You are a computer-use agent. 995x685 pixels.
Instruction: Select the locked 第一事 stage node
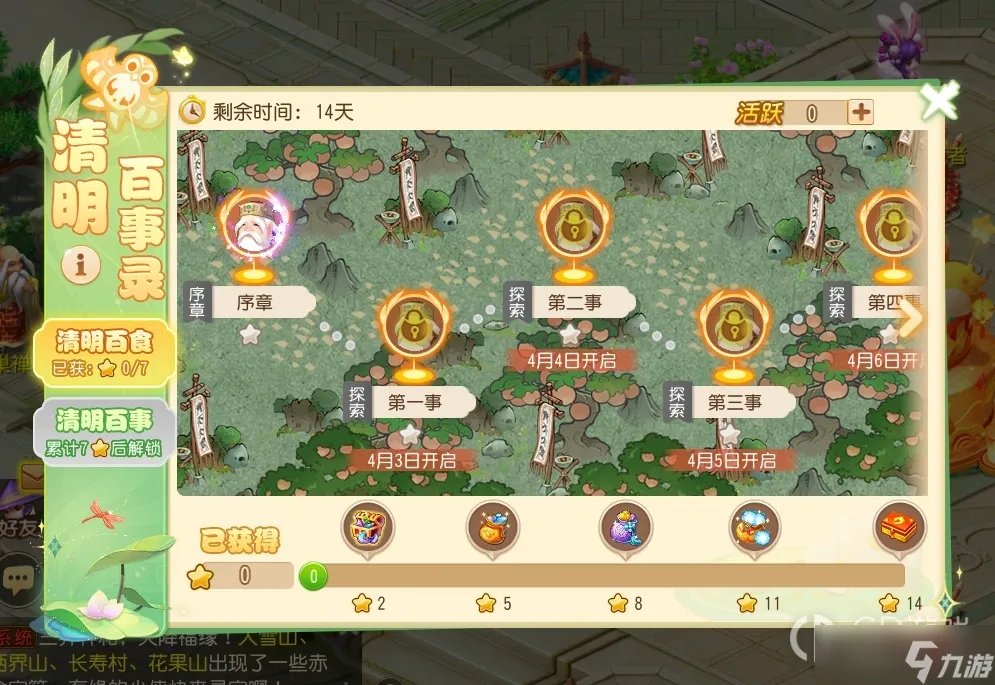tap(412, 324)
